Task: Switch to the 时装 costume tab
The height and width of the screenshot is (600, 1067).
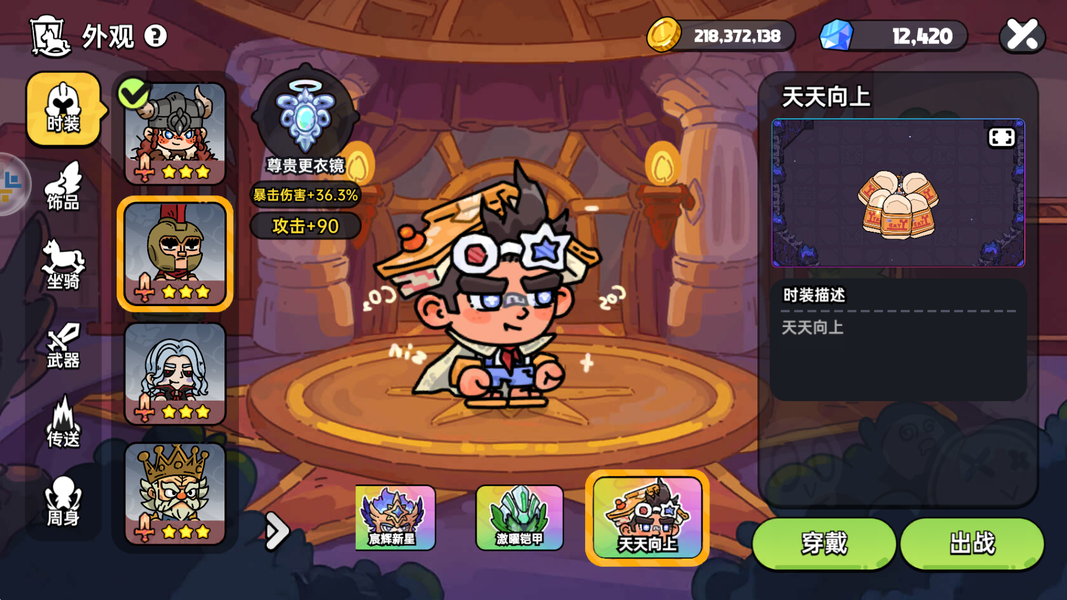Action: 63,109
